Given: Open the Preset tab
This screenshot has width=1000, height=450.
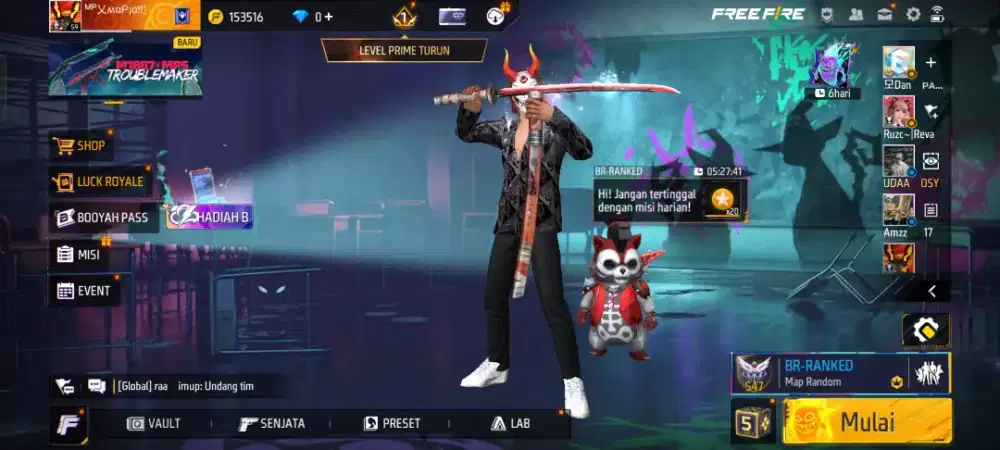Looking at the screenshot, I should point(392,424).
